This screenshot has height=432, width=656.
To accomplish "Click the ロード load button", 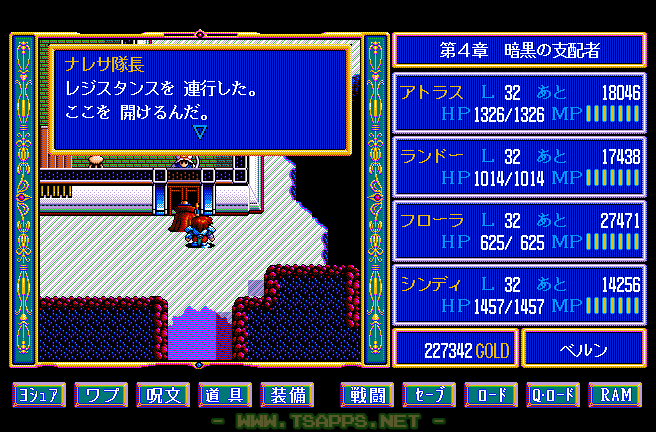I will pyautogui.click(x=491, y=395).
